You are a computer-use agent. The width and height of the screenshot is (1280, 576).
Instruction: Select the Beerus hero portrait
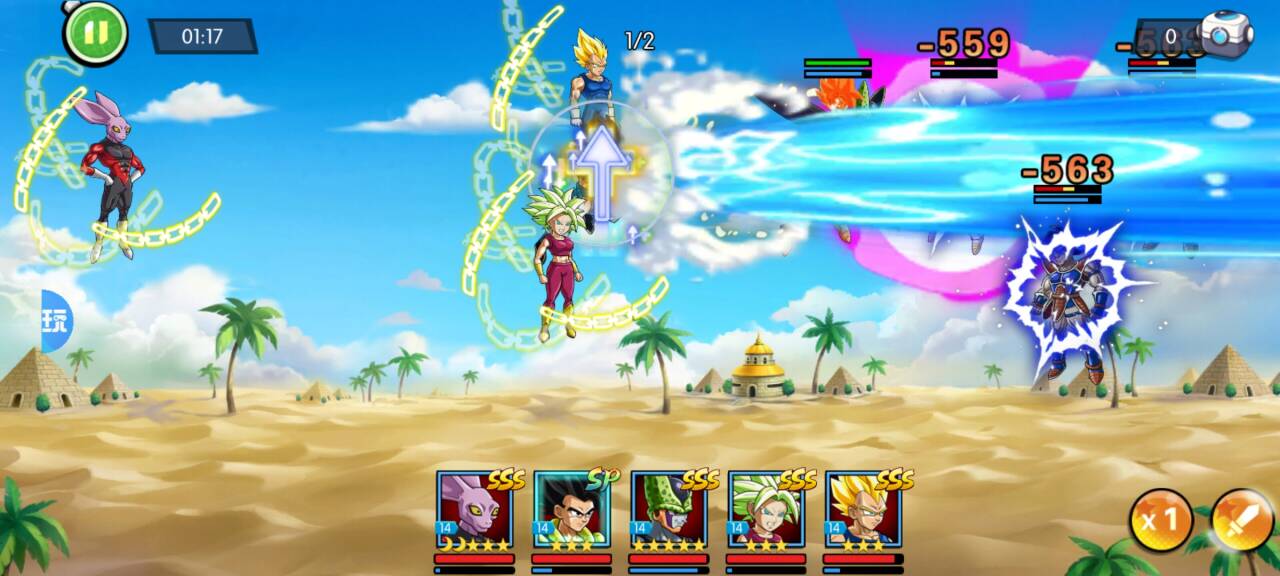pos(474,510)
